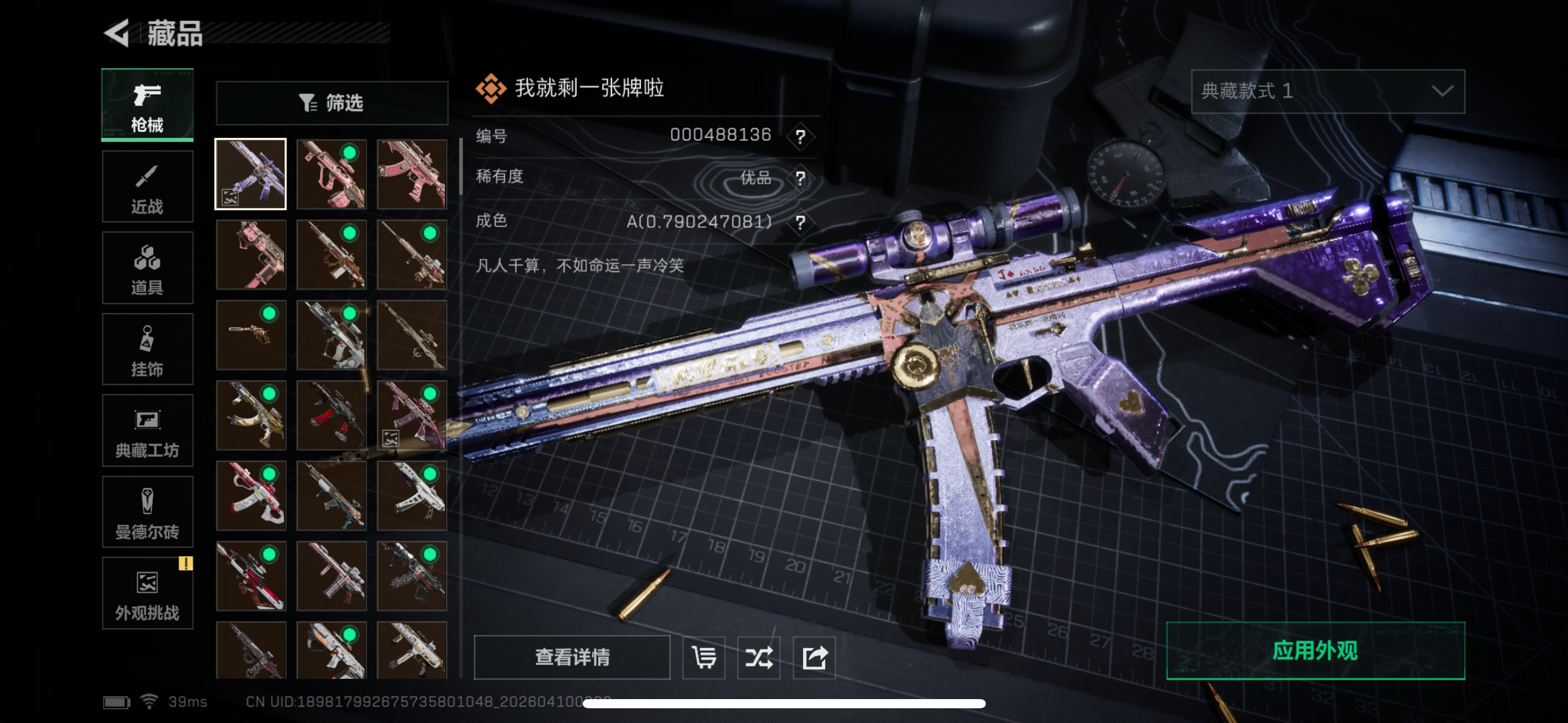The width and height of the screenshot is (1568, 723).
Task: Show help for the 编号 serial number
Action: (x=800, y=136)
